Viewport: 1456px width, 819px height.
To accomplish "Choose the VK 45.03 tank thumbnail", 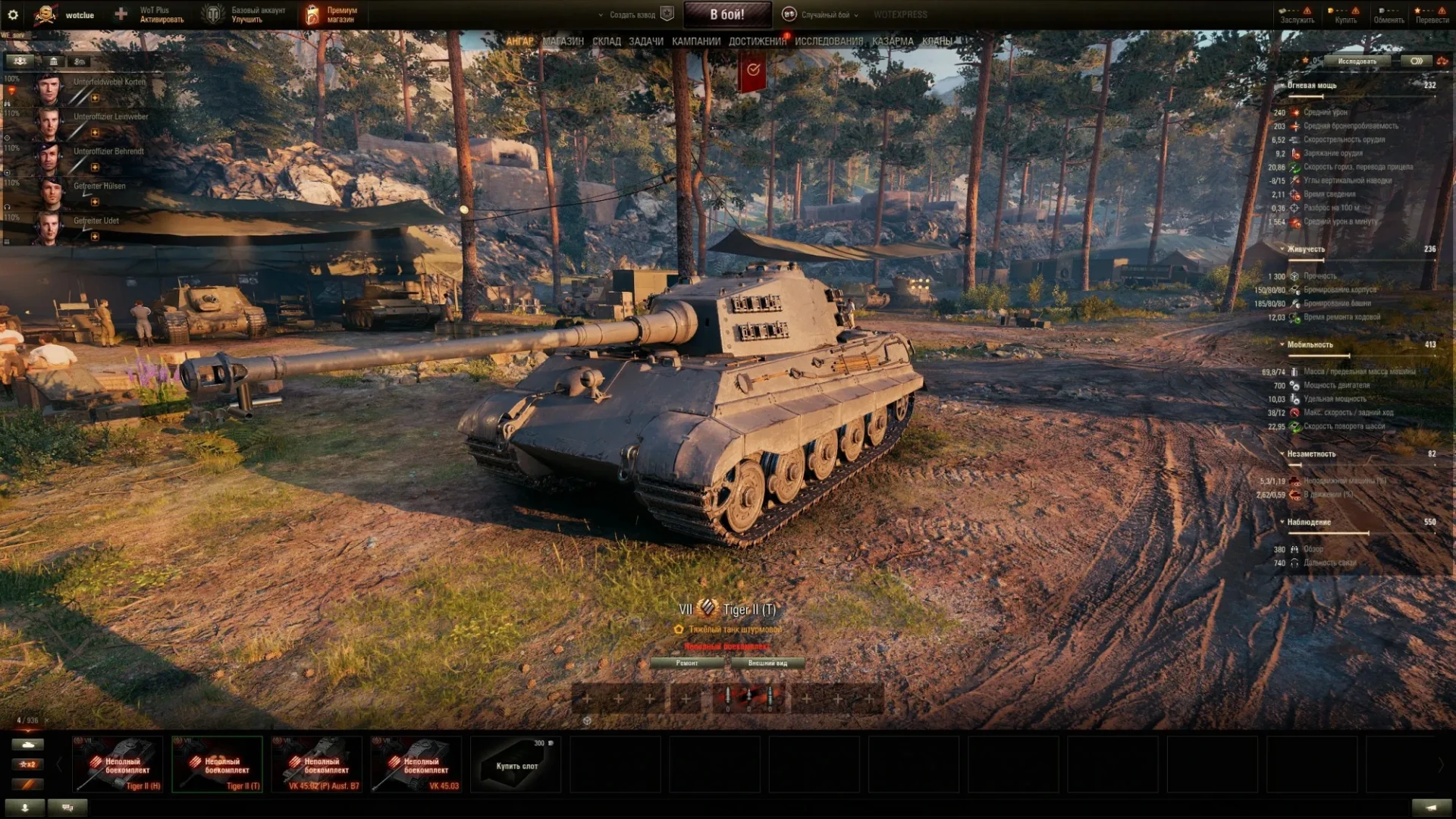I will [417, 764].
